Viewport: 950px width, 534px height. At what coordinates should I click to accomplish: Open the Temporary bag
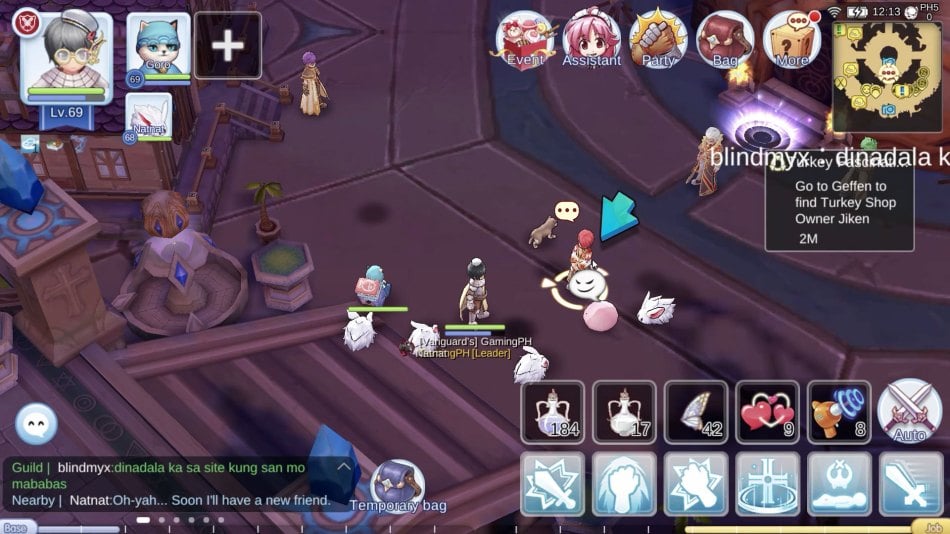397,486
